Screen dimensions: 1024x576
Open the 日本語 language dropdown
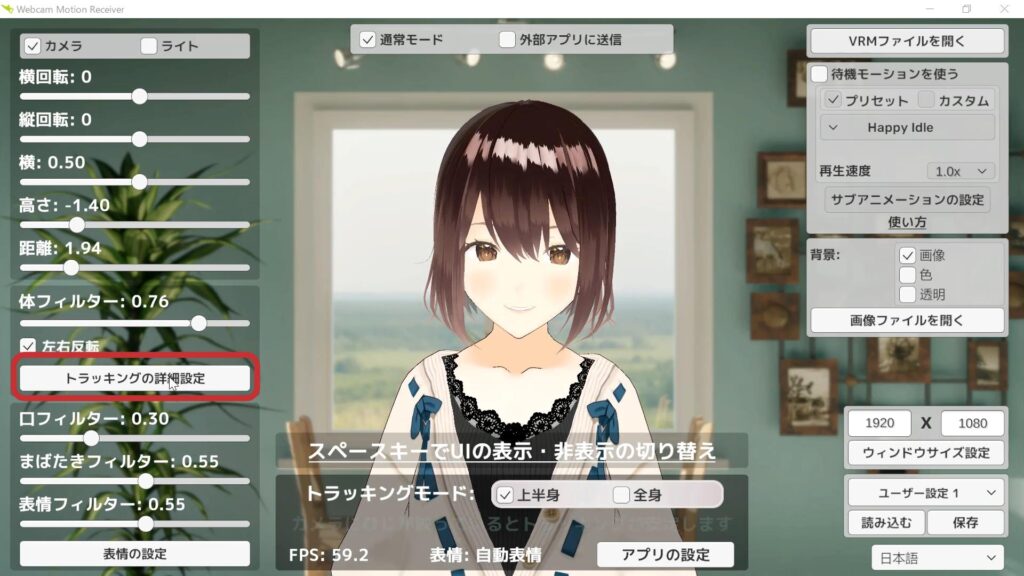point(938,558)
